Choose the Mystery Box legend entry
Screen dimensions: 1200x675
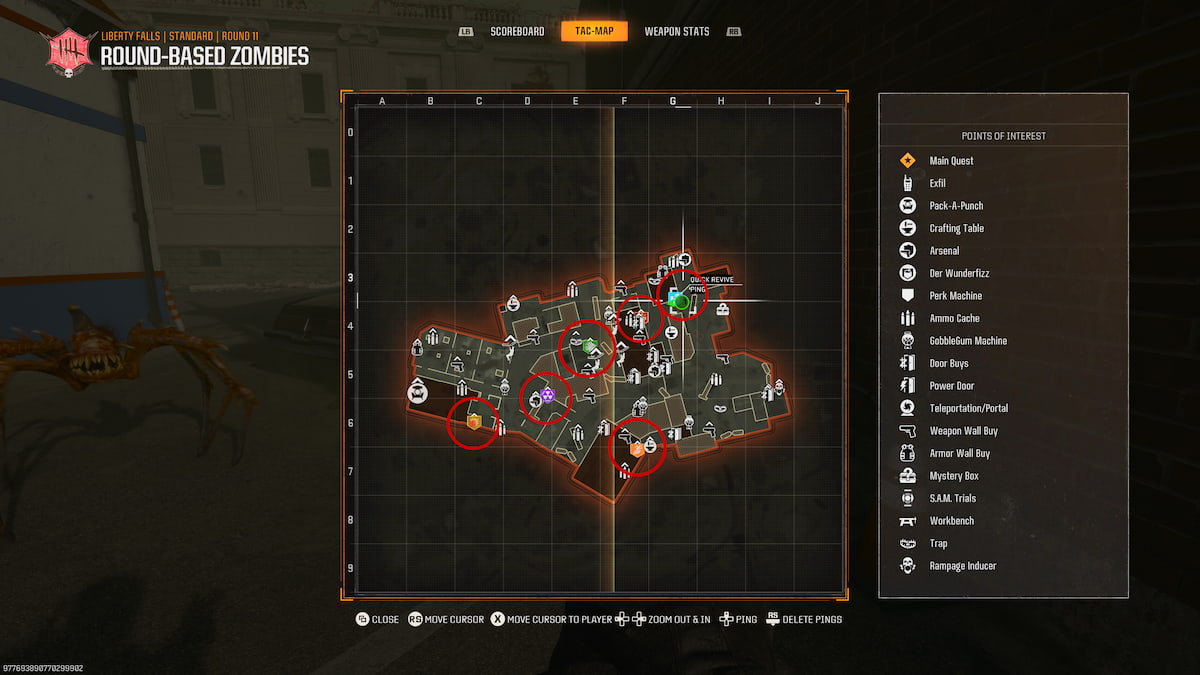click(954, 476)
